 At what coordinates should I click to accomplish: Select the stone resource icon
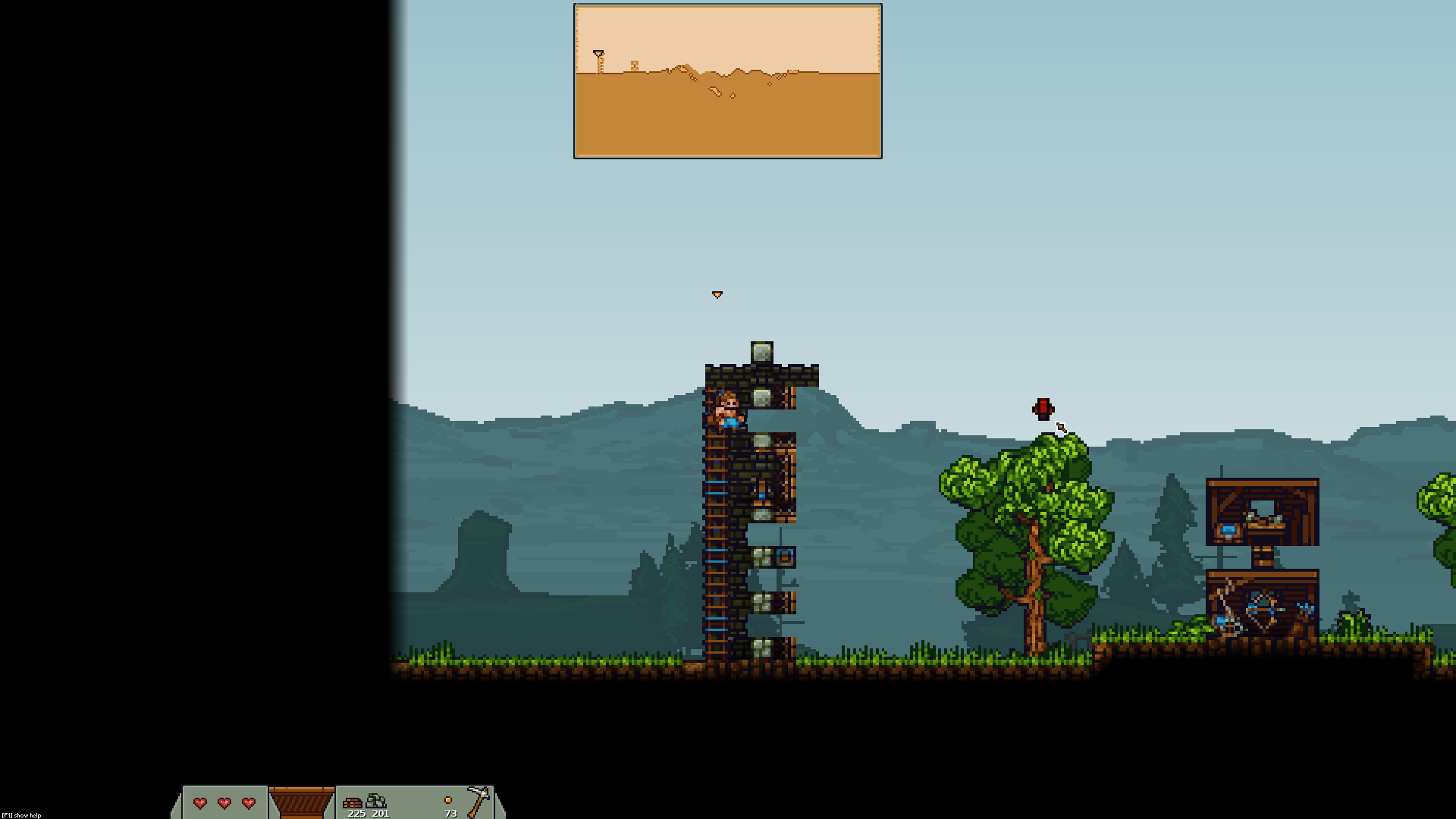[377, 801]
